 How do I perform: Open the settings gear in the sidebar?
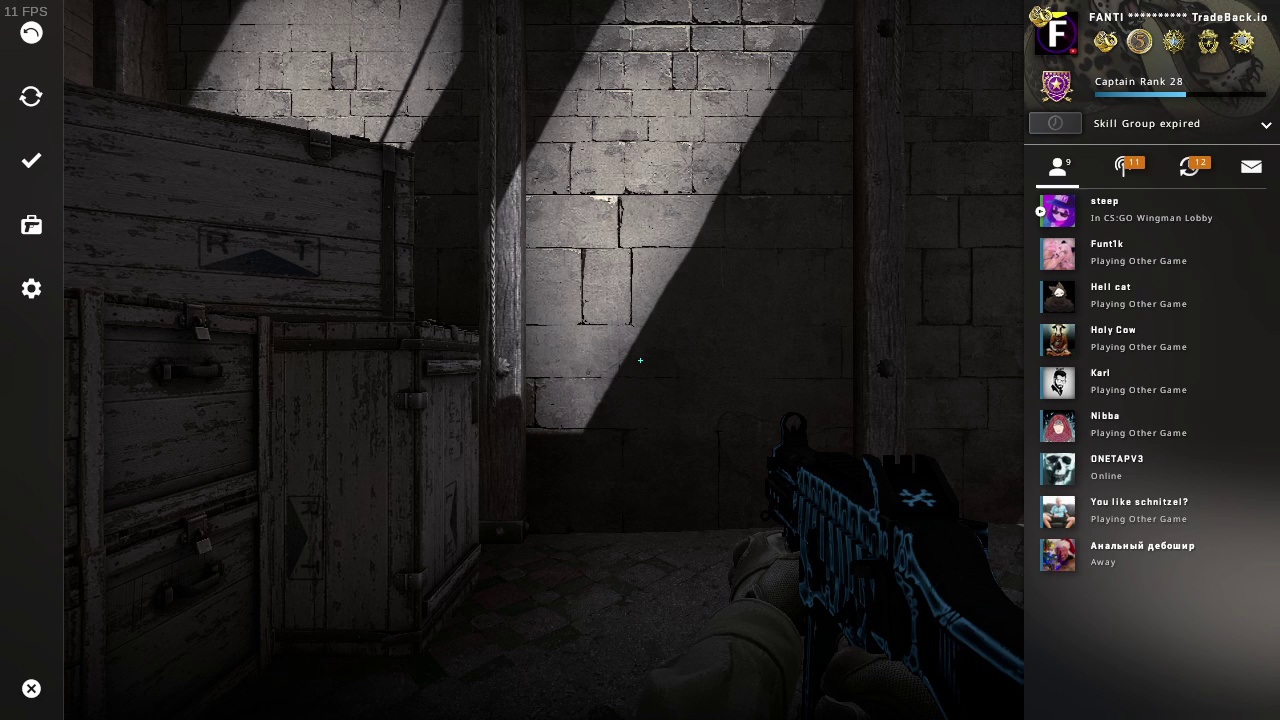[31, 289]
